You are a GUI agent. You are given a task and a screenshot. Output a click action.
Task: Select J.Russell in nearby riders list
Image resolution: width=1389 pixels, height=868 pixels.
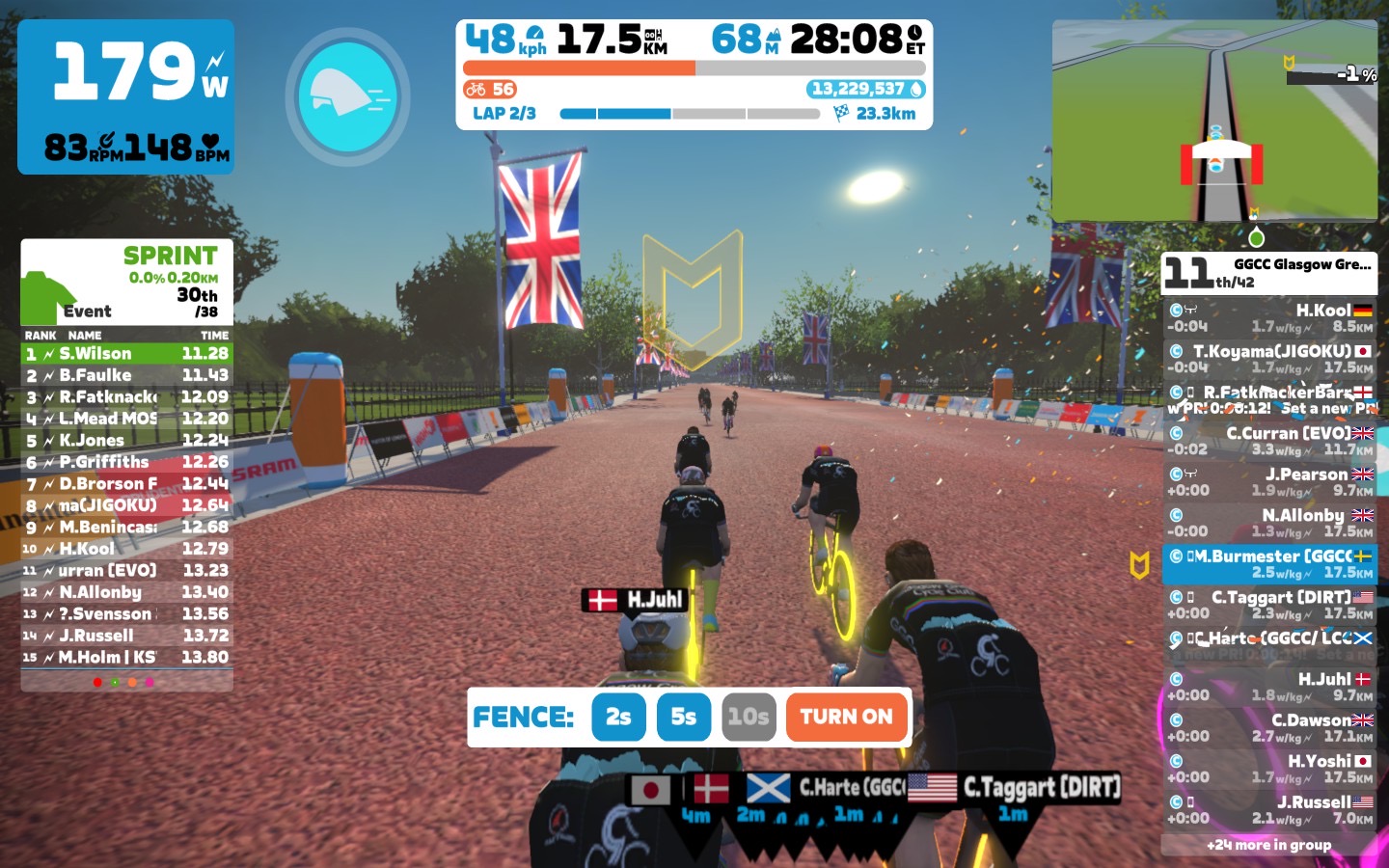(x=1268, y=809)
